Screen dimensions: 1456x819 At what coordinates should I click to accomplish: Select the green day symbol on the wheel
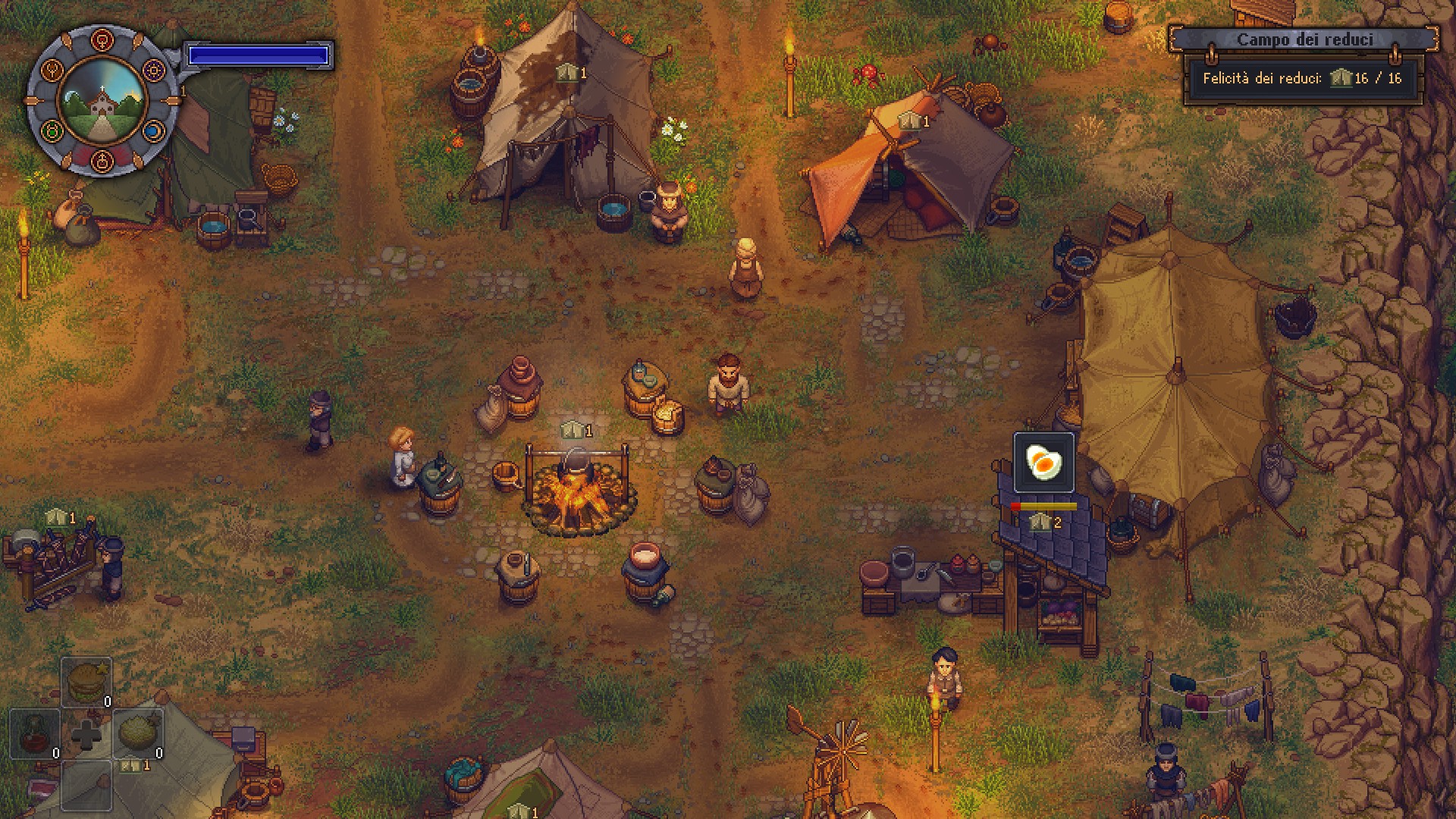coord(52,132)
